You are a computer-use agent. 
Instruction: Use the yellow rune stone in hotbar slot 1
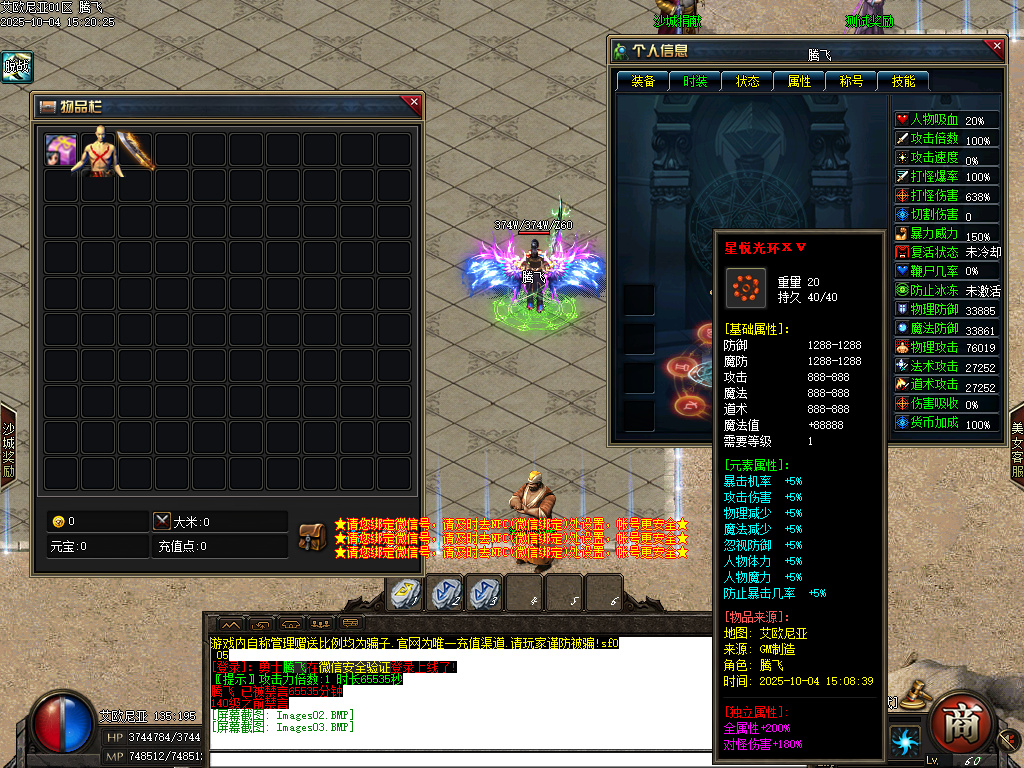tap(405, 593)
